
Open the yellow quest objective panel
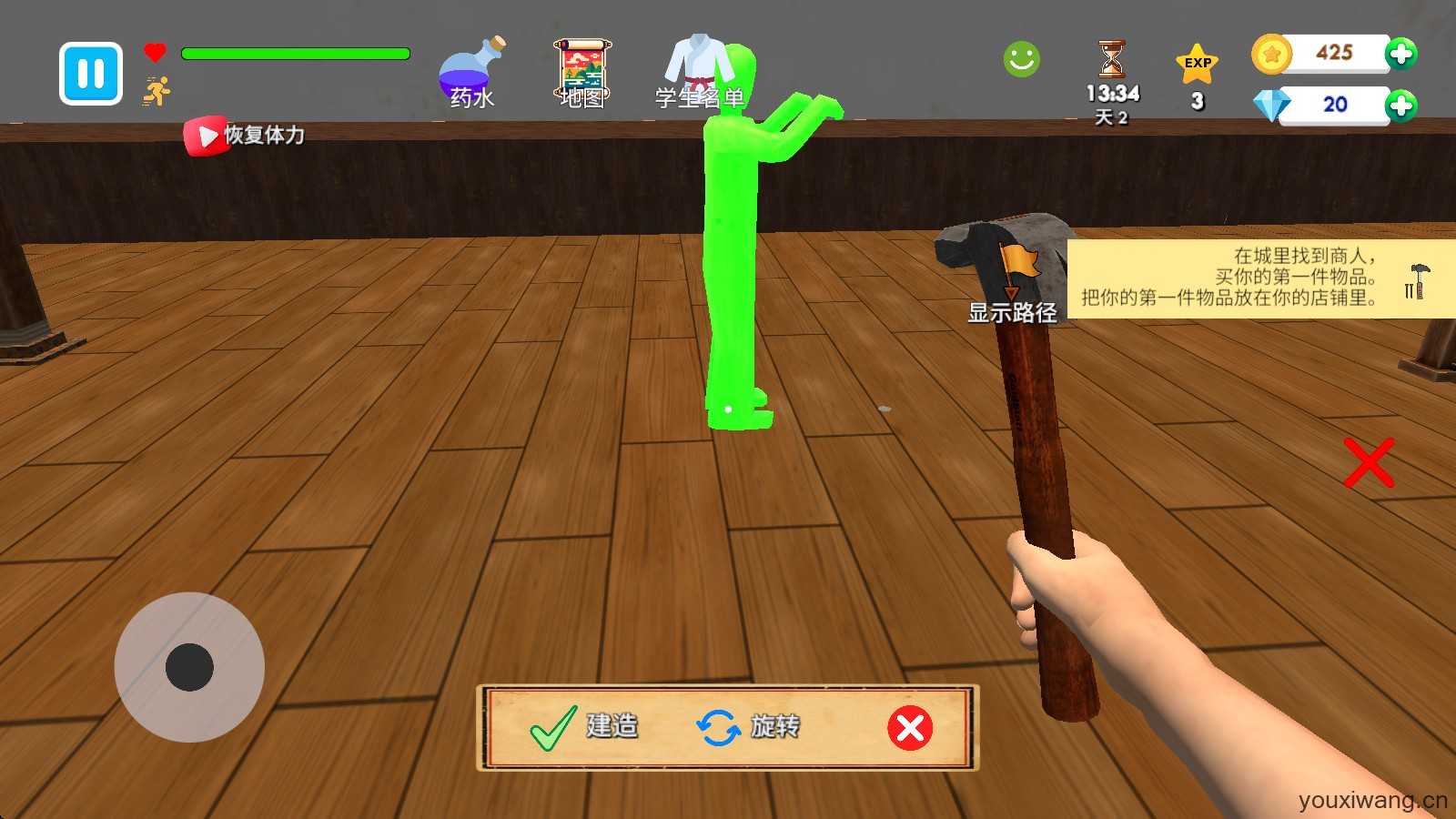point(1259,278)
